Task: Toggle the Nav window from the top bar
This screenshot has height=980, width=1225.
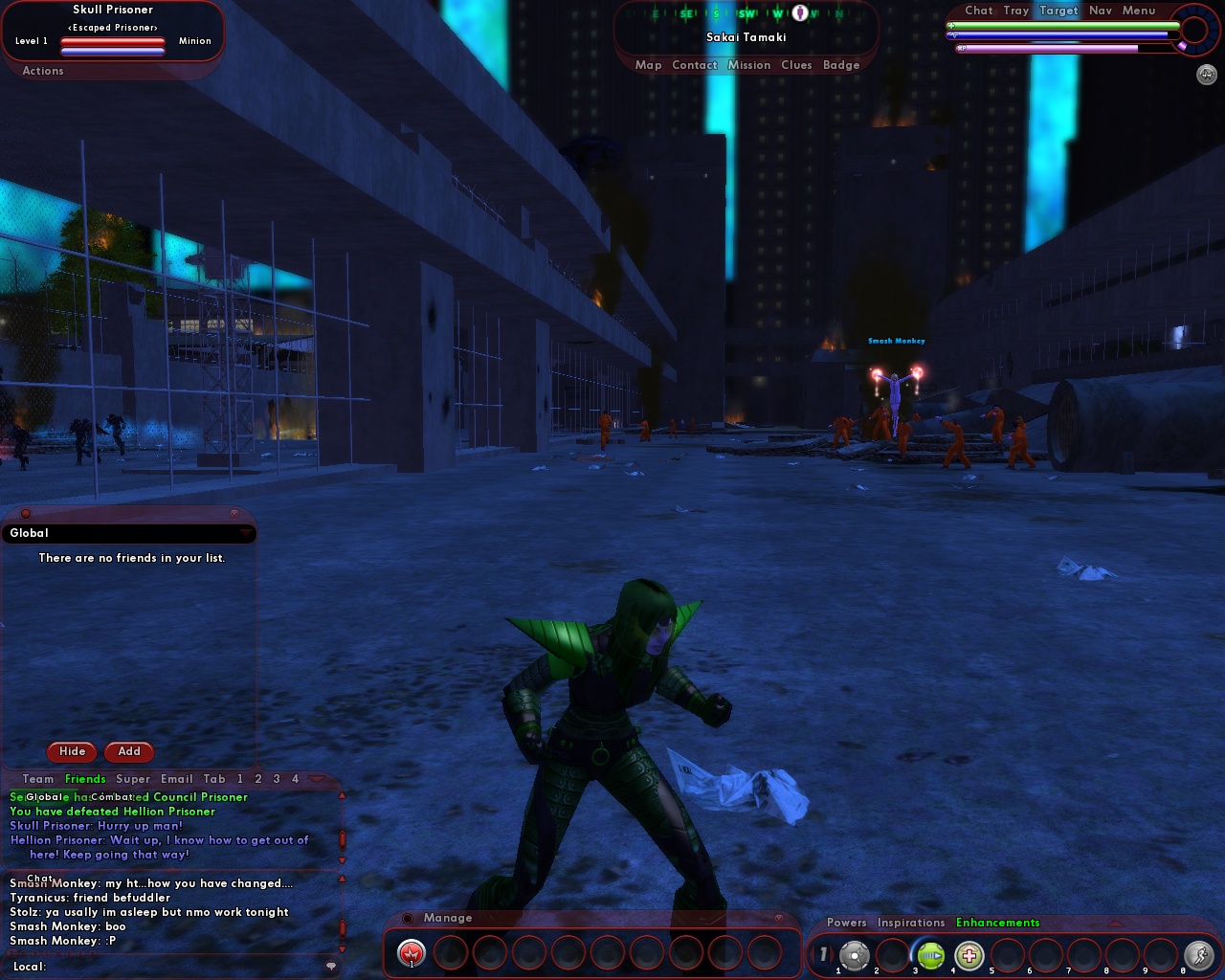Action: (x=1100, y=11)
